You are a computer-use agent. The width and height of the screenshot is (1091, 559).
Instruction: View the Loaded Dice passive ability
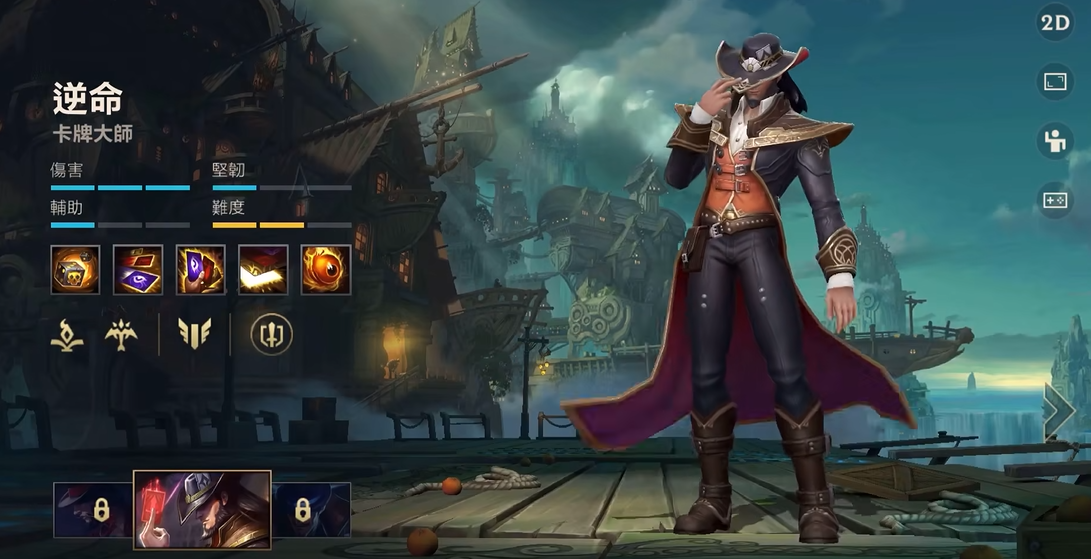76,270
